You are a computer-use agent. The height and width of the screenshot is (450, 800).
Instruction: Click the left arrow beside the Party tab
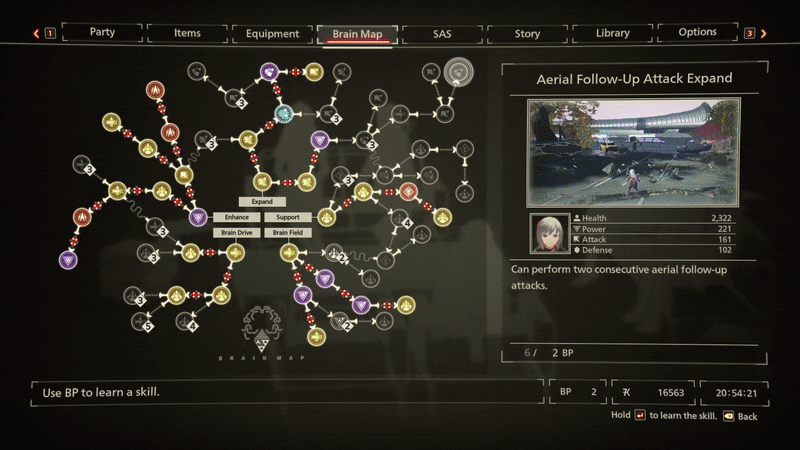click(x=36, y=33)
